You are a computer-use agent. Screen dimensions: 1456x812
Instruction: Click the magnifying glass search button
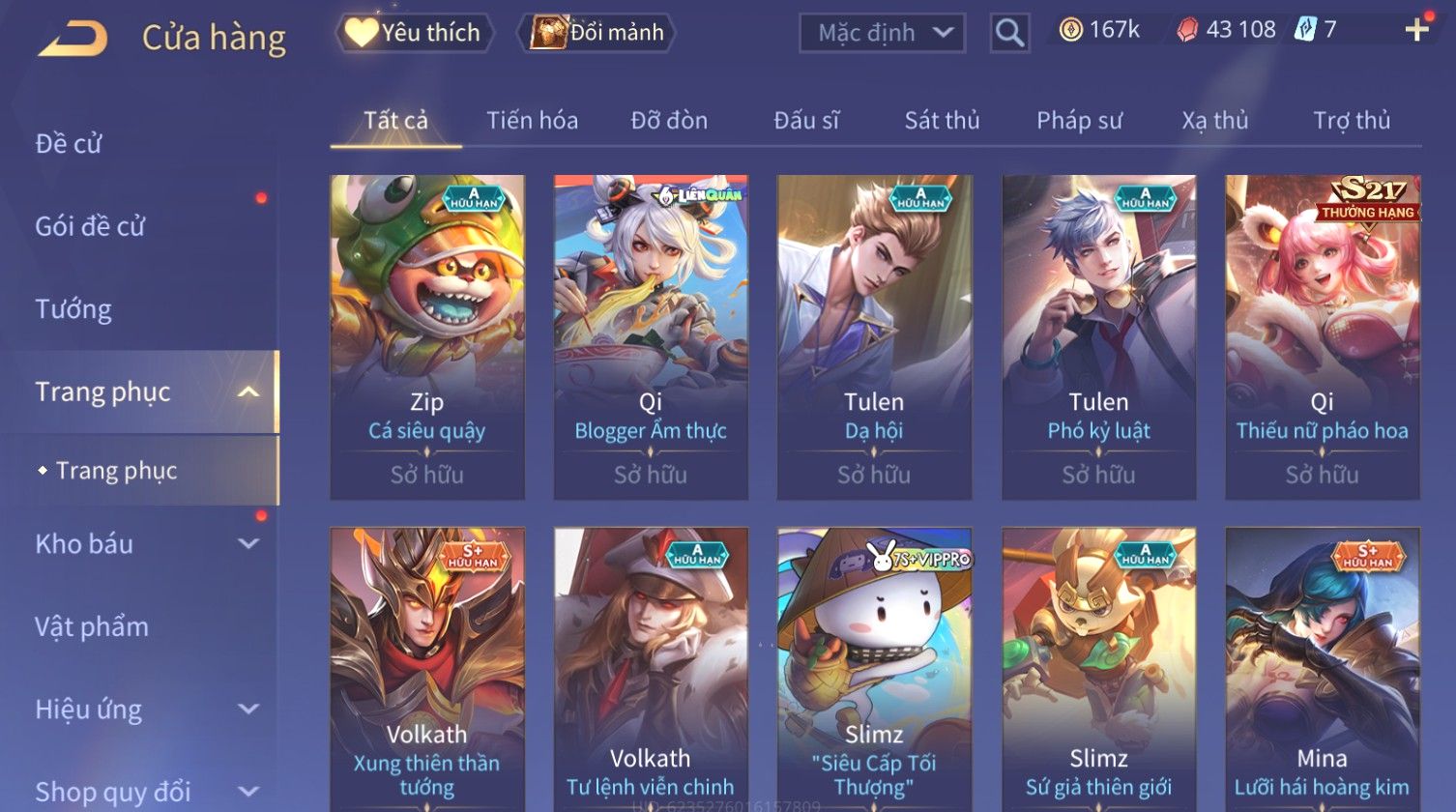tap(1008, 33)
